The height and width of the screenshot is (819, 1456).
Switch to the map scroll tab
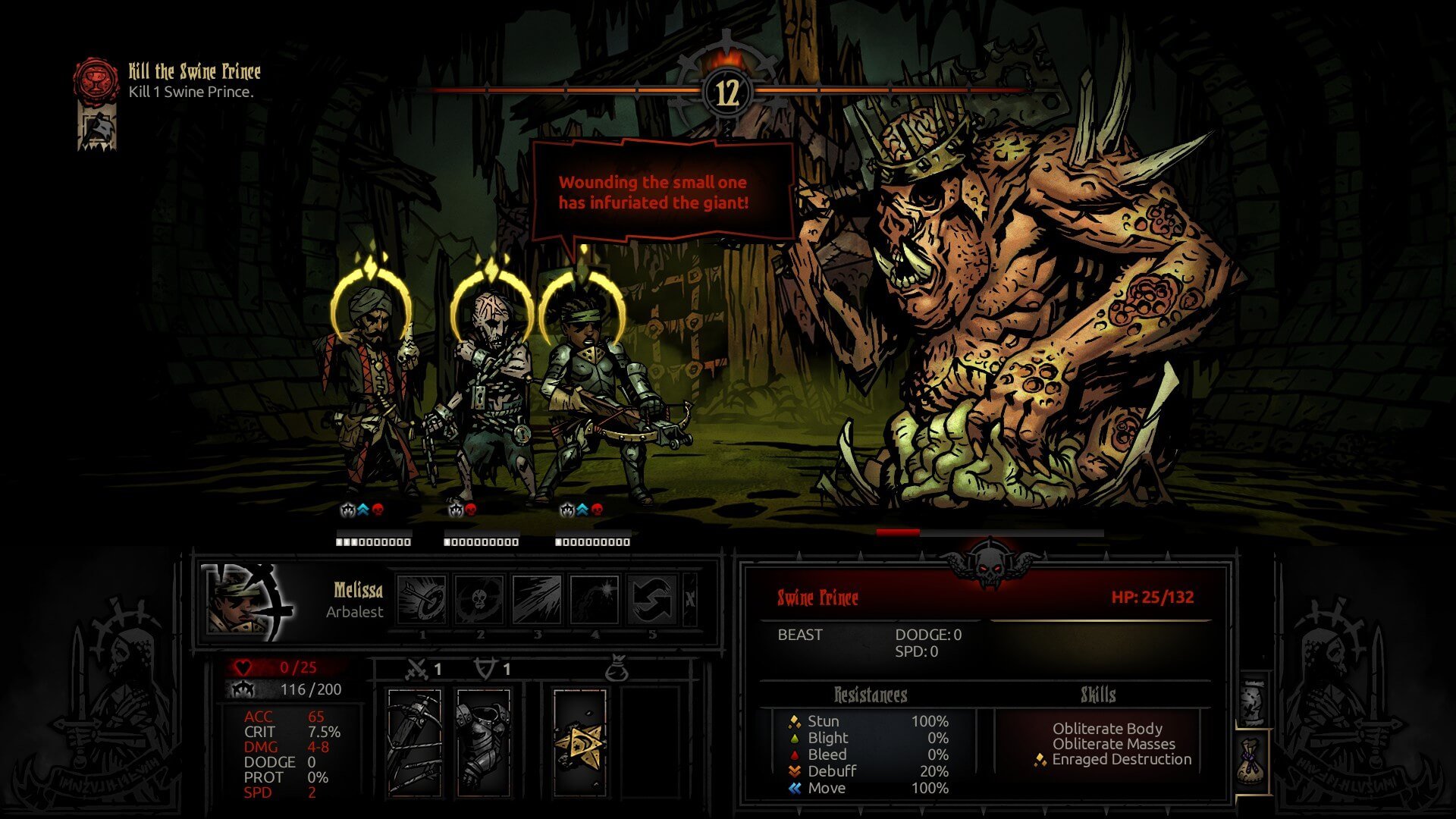[1253, 701]
